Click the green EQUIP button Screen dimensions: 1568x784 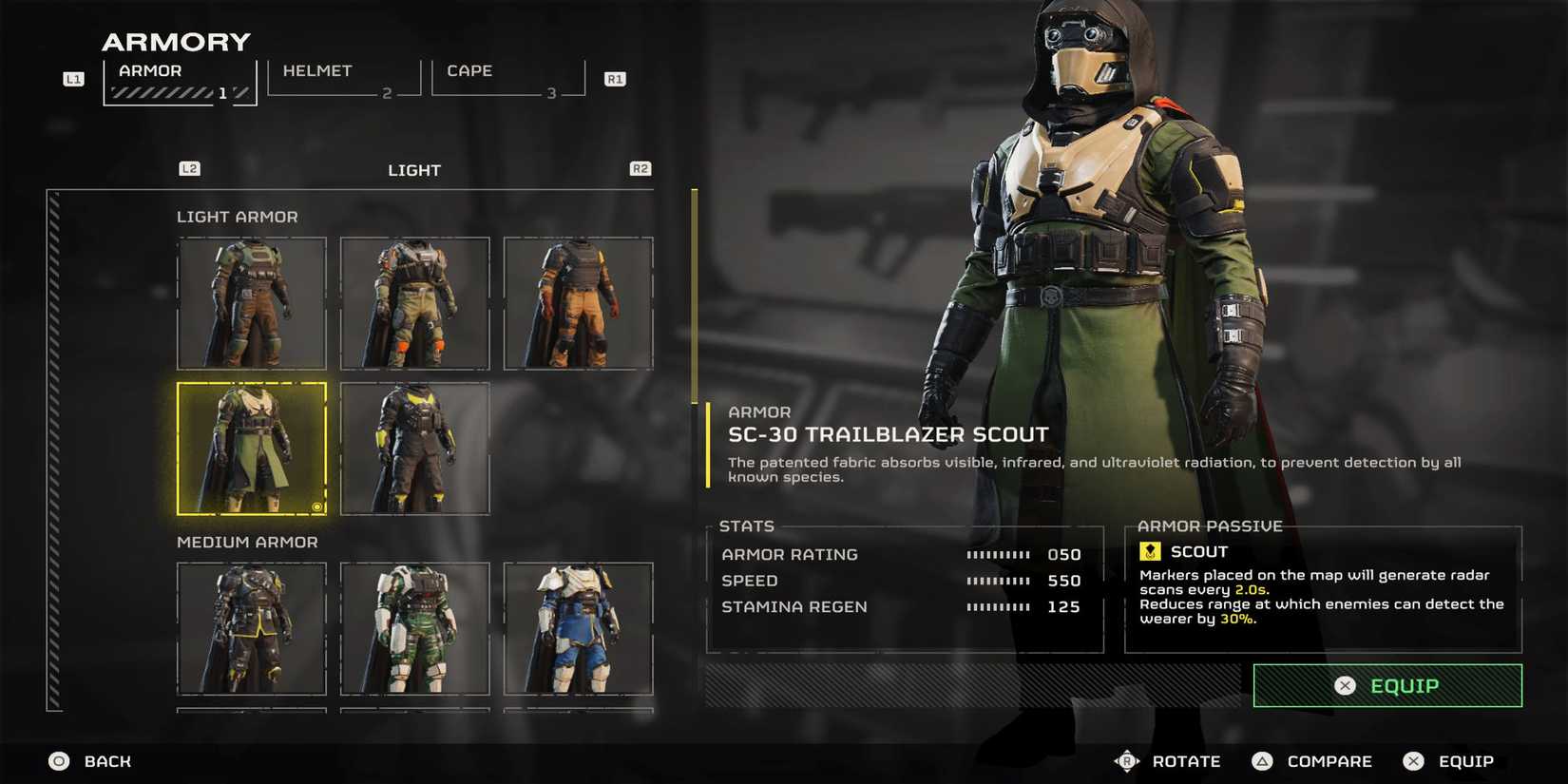click(1386, 685)
